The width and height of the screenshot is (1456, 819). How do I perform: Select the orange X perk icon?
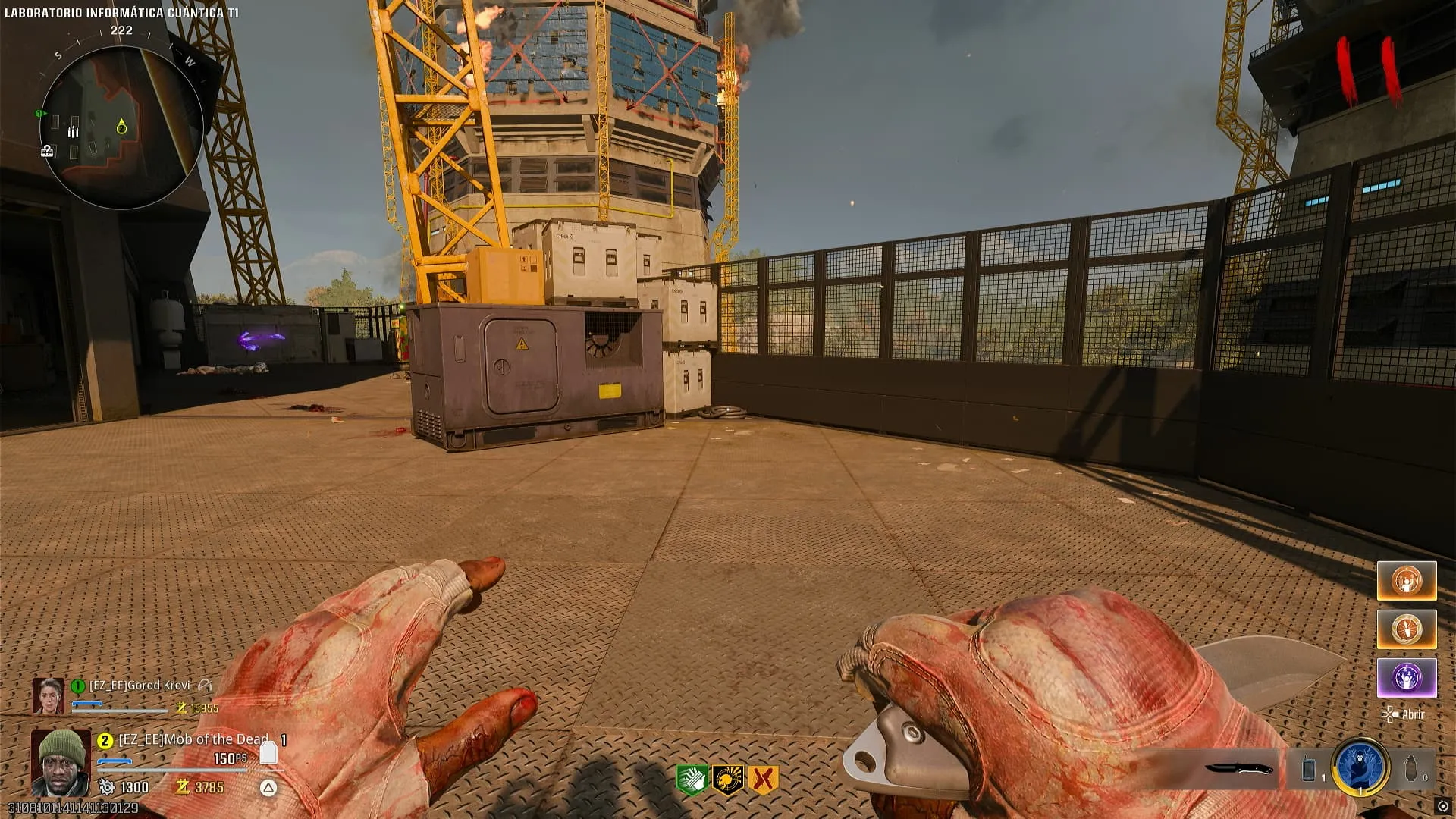[763, 780]
